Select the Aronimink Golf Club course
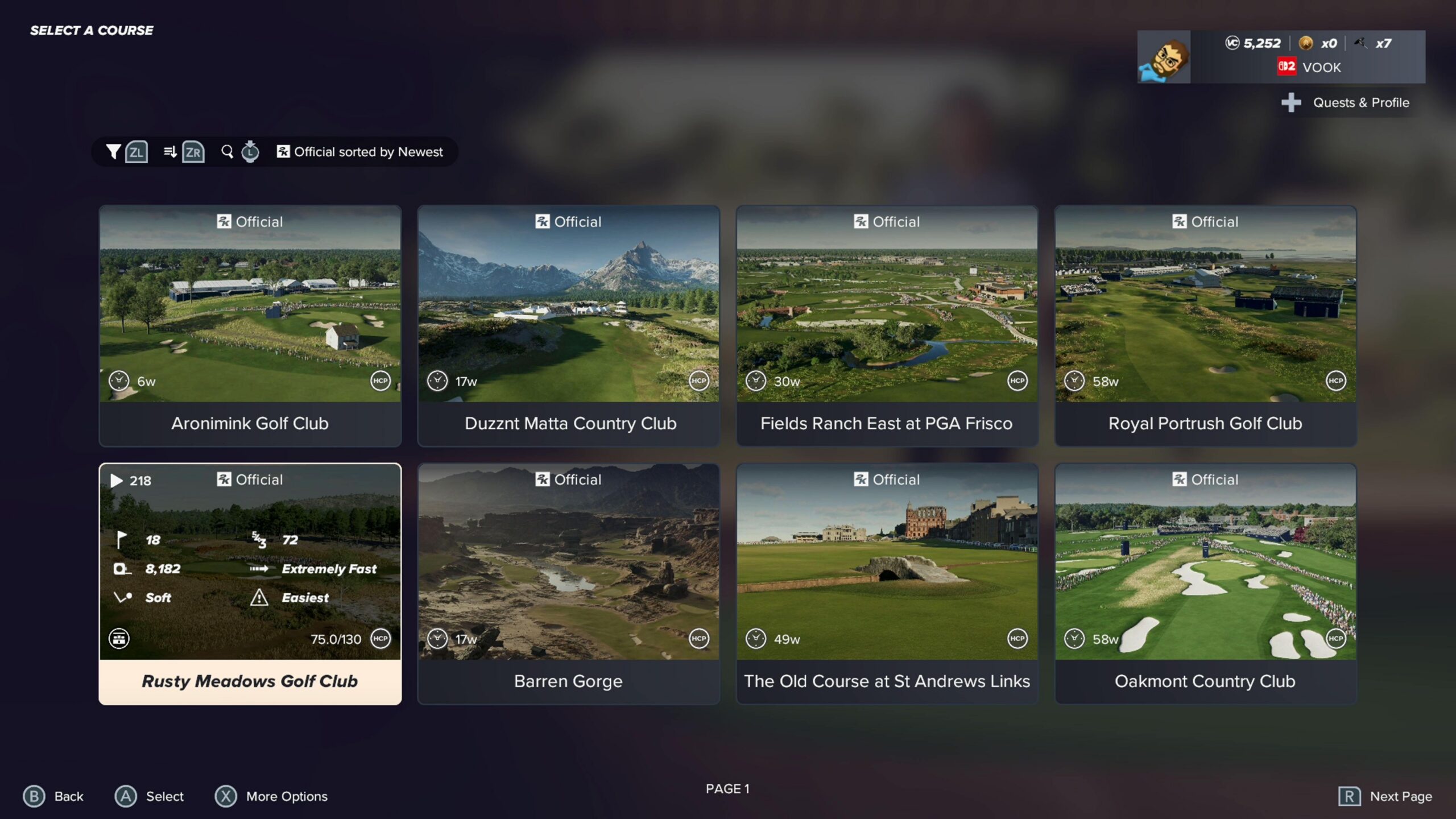The height and width of the screenshot is (819, 1456). [x=250, y=325]
